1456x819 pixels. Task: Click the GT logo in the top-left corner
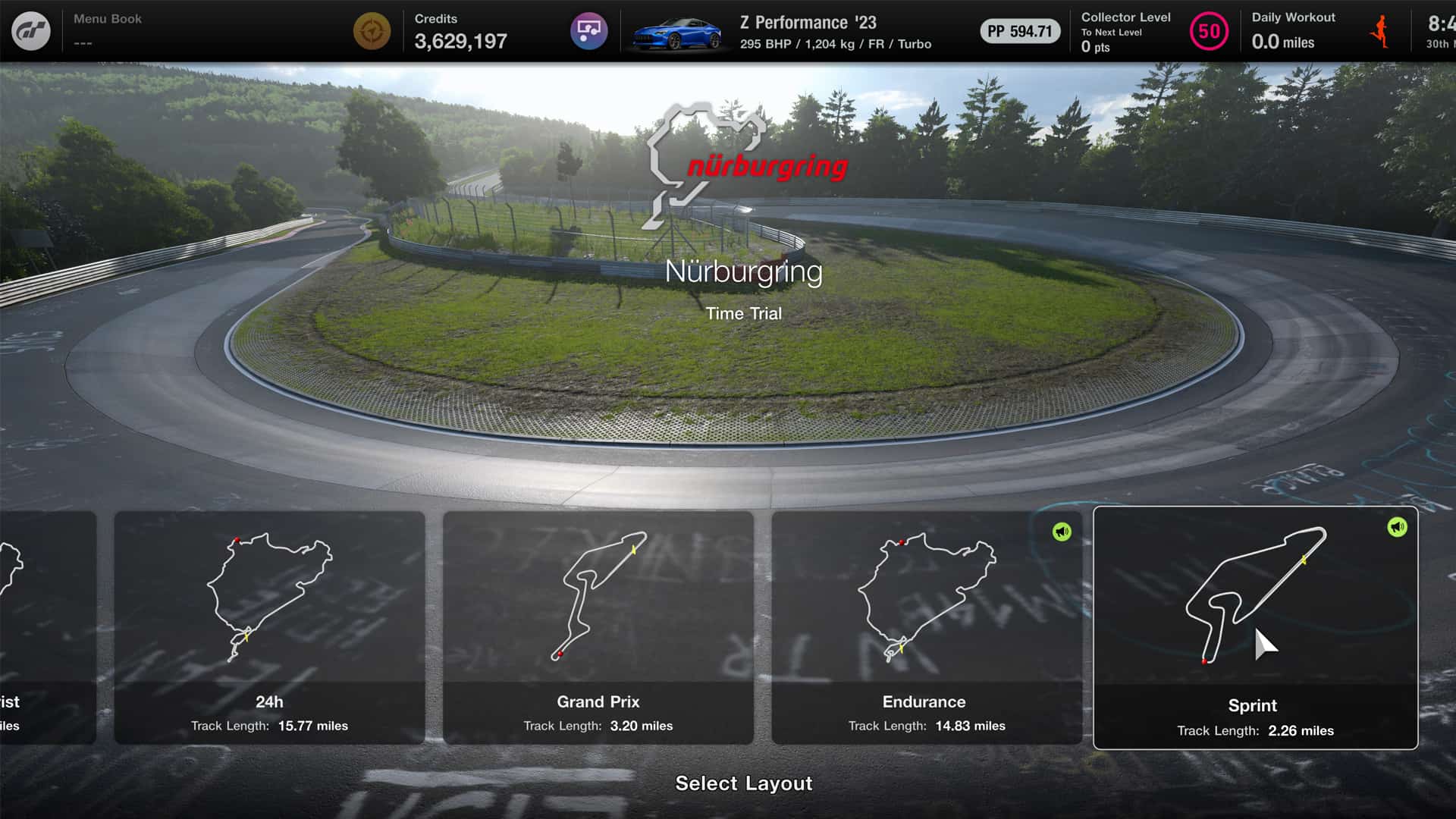coord(30,30)
